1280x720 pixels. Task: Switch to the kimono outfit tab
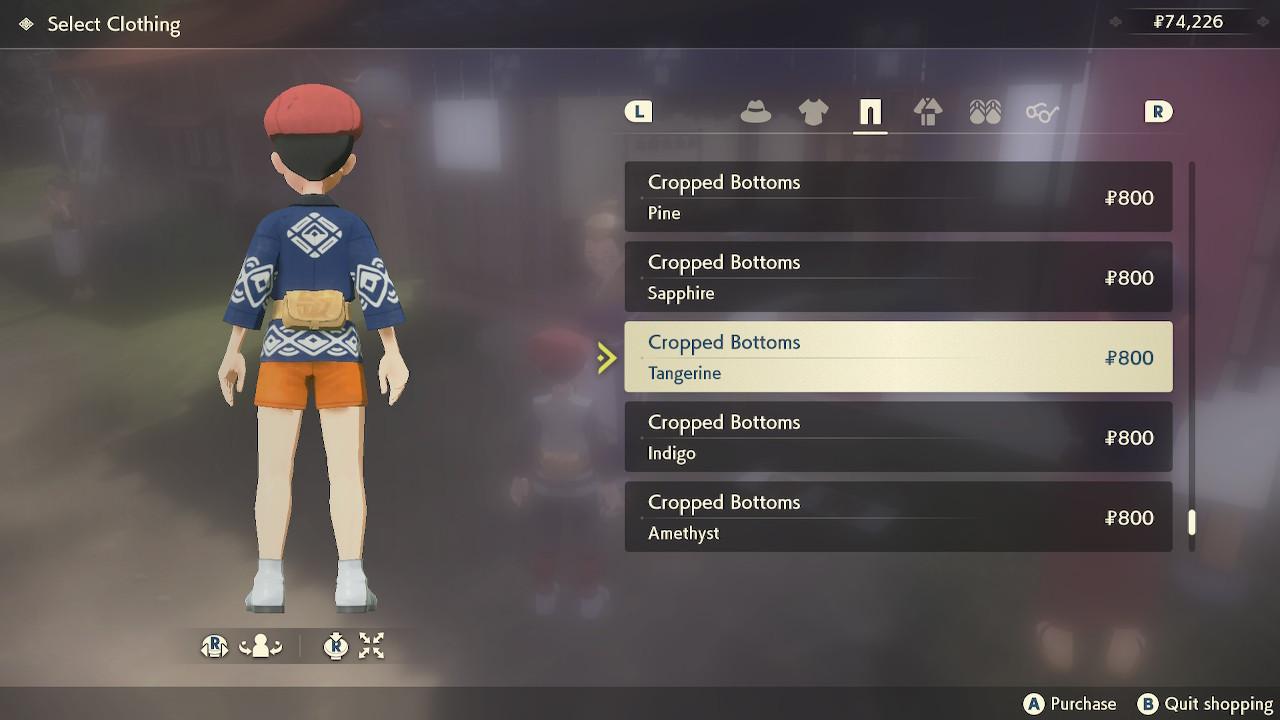[x=928, y=112]
